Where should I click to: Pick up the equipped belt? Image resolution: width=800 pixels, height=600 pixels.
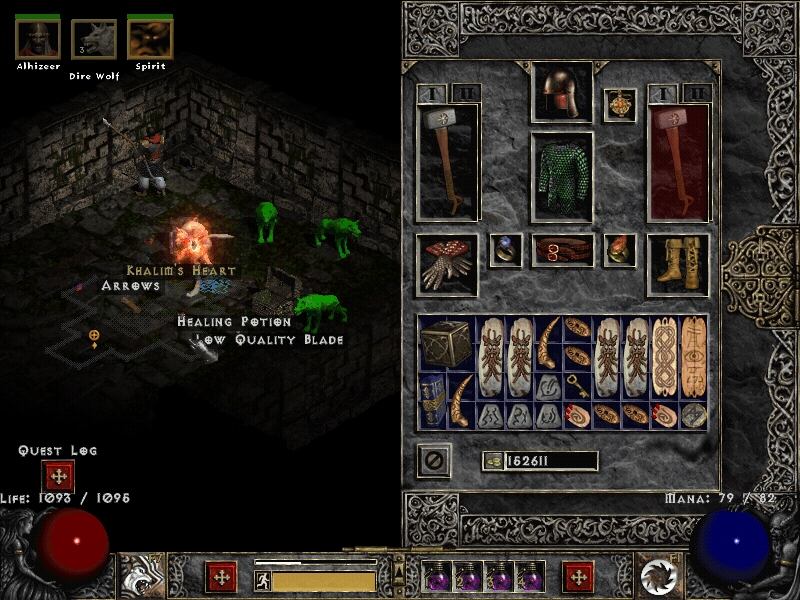point(562,250)
